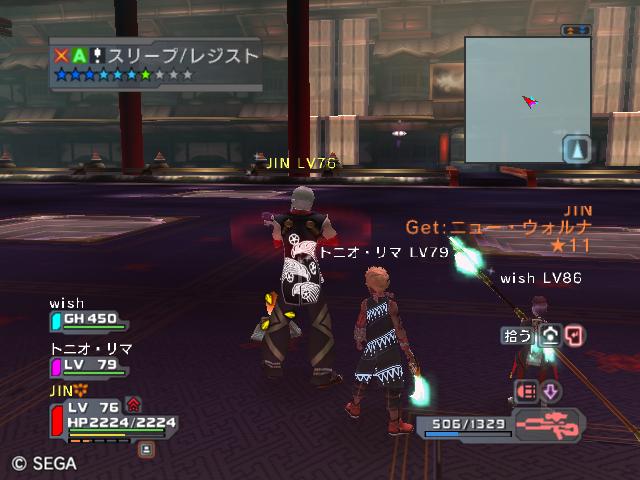Click the スリープ/レジスト item info panel
The height and width of the screenshot is (480, 640).
point(155,64)
